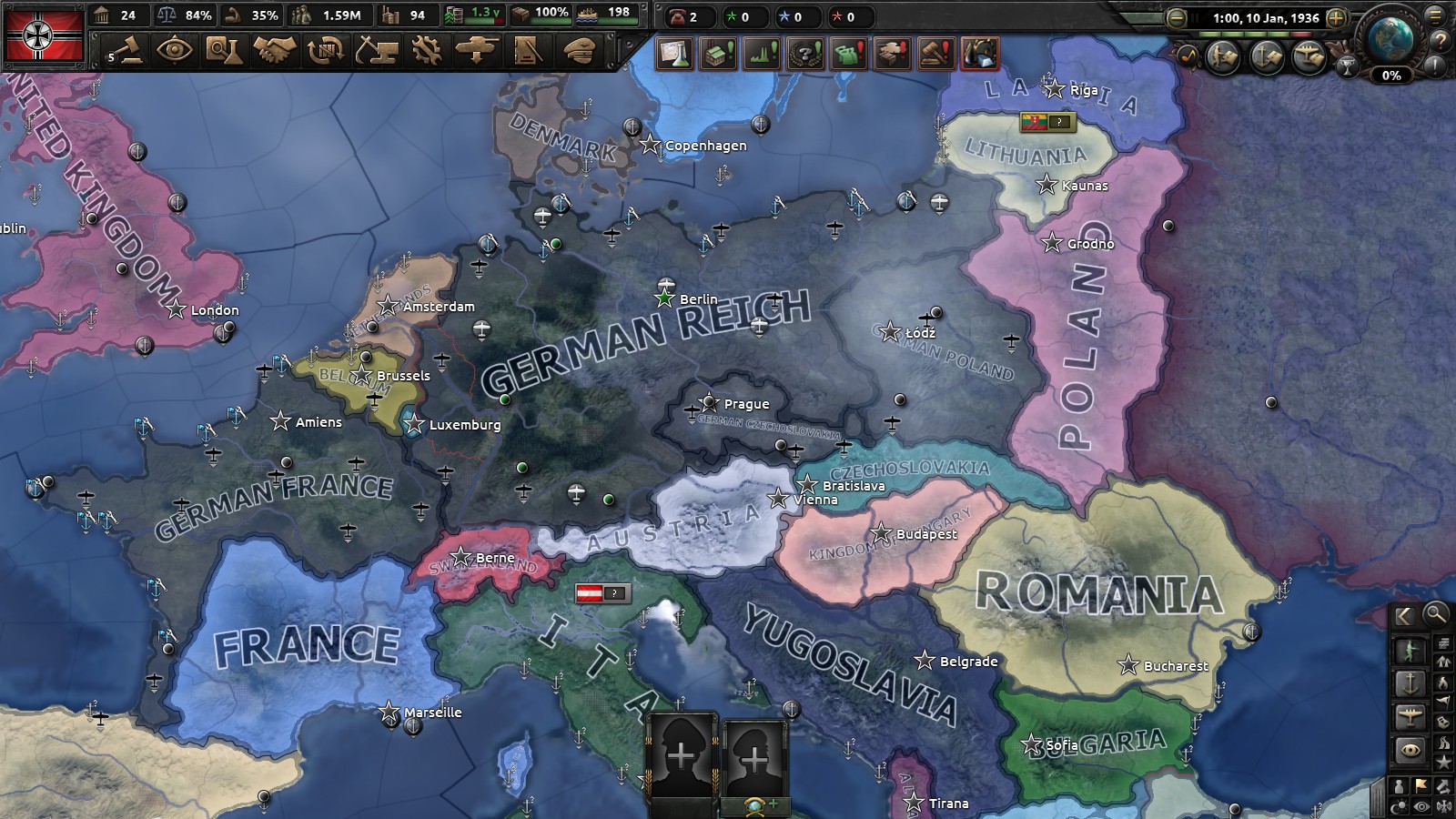Viewport: 1456px width, 819px height.
Task: Pause the game clock
Action: point(1195,17)
